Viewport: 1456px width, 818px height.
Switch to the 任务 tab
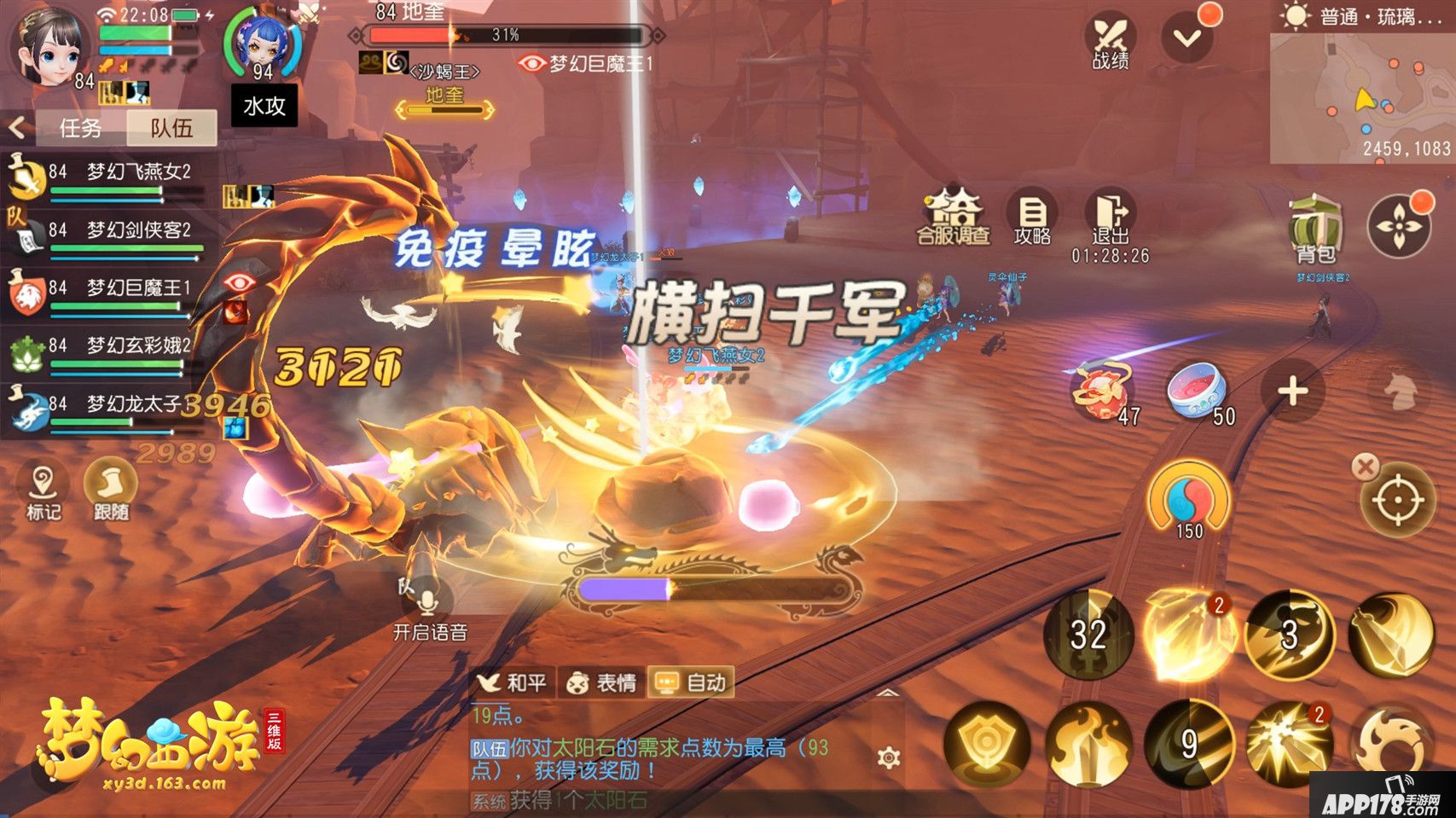[x=82, y=128]
